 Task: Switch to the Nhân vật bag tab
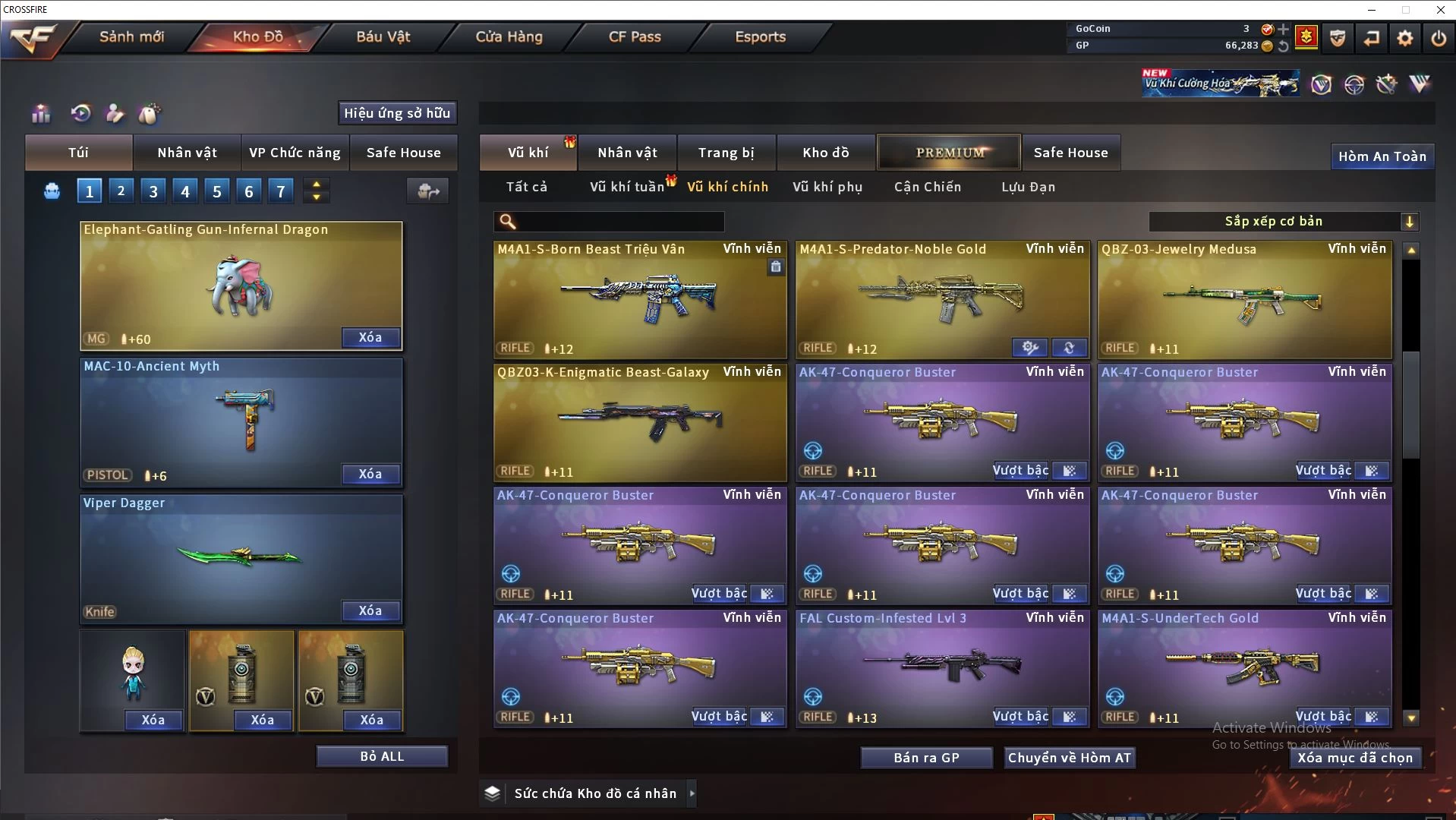pyautogui.click(x=187, y=153)
